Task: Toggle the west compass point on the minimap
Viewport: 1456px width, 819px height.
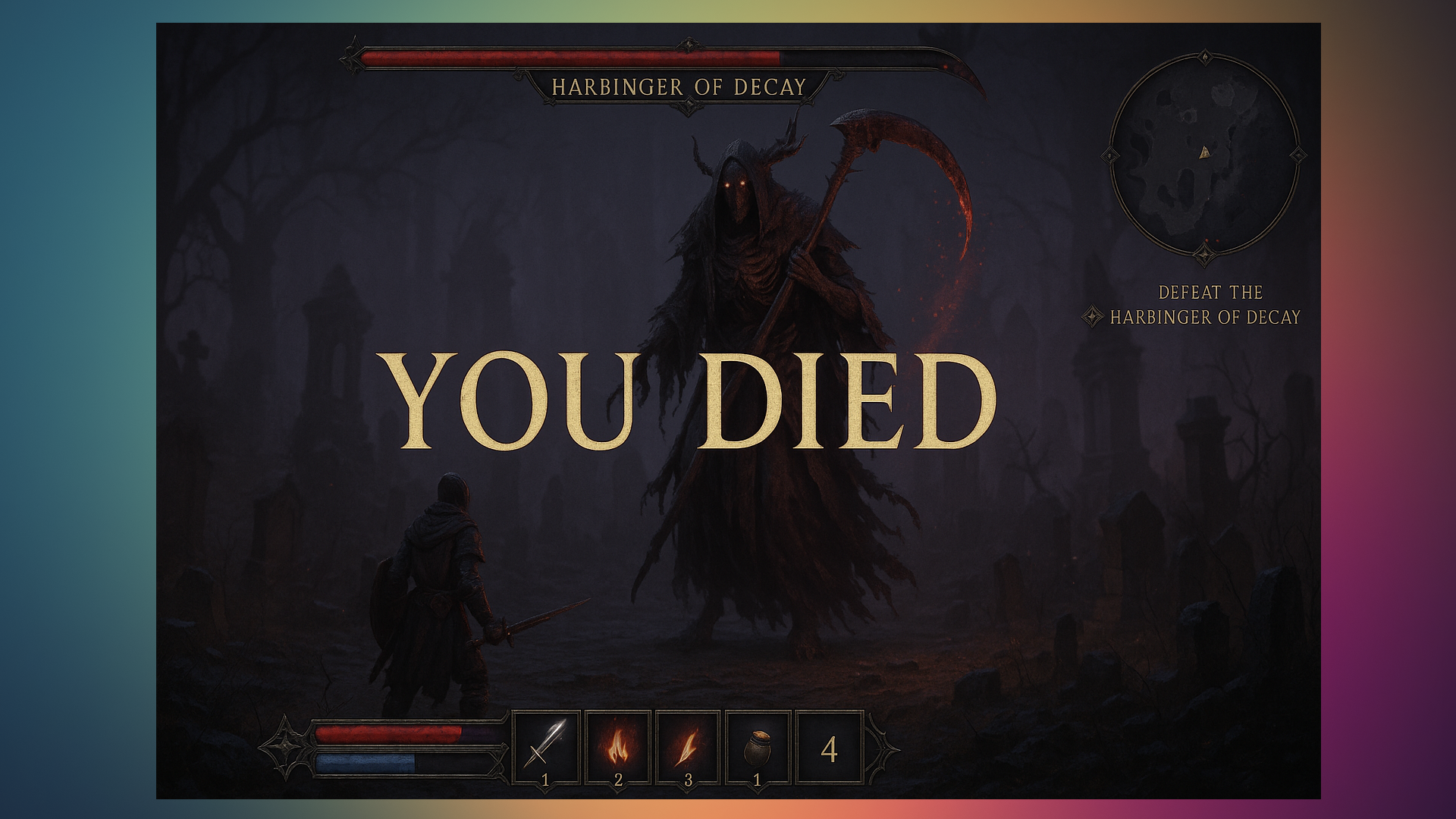Action: [x=1109, y=154]
